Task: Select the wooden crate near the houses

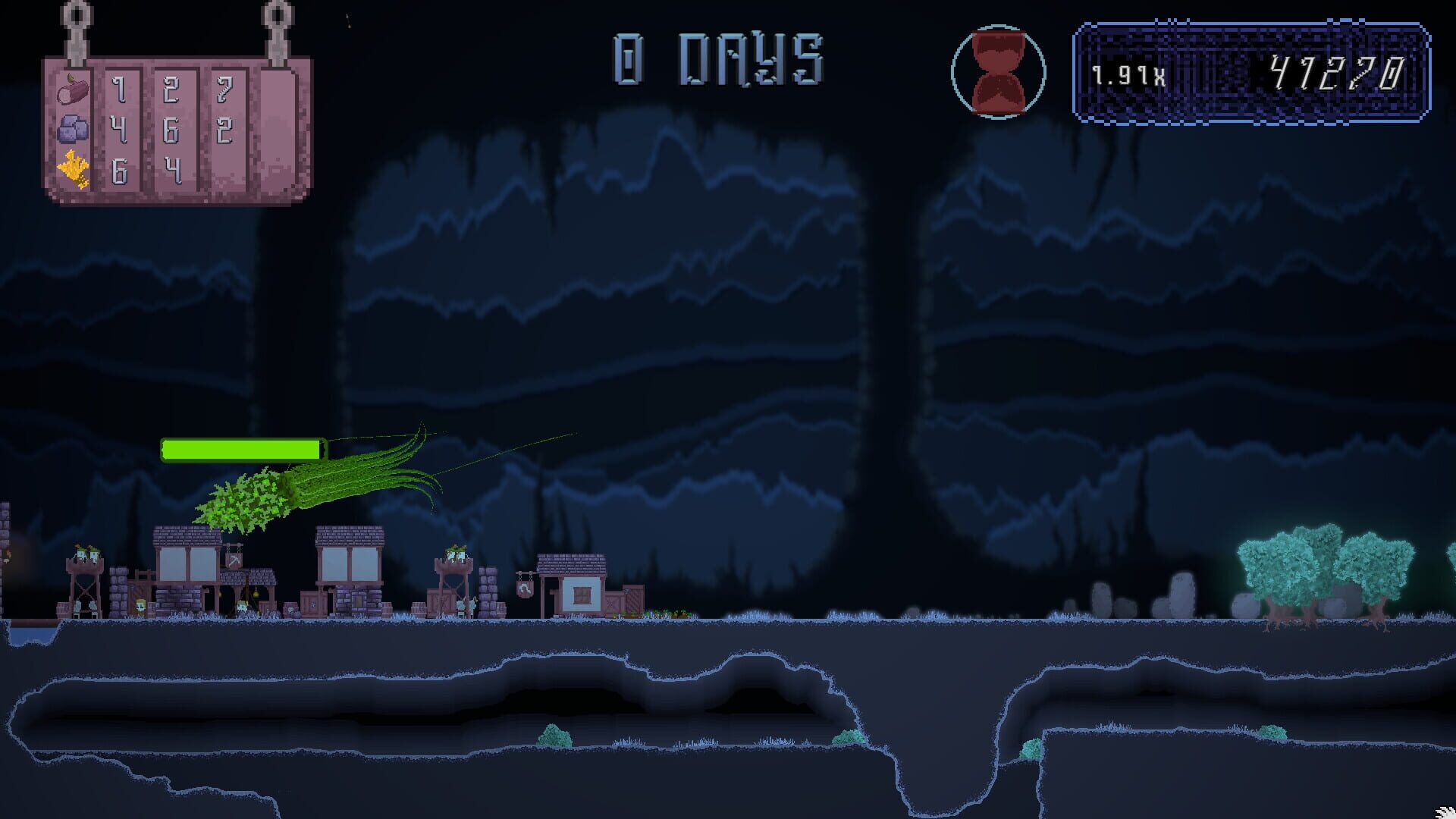Action: (x=311, y=605)
